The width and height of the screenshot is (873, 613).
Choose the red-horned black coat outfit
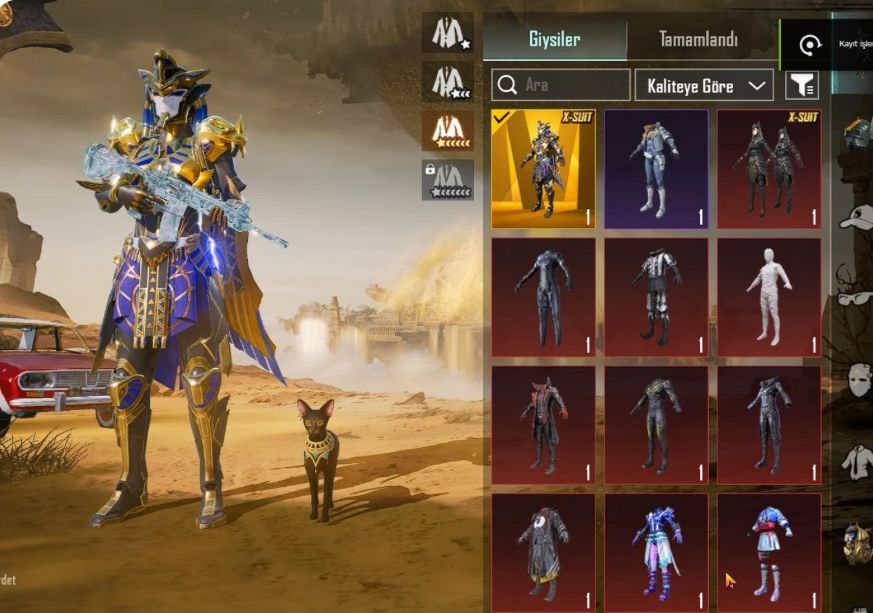pos(543,425)
